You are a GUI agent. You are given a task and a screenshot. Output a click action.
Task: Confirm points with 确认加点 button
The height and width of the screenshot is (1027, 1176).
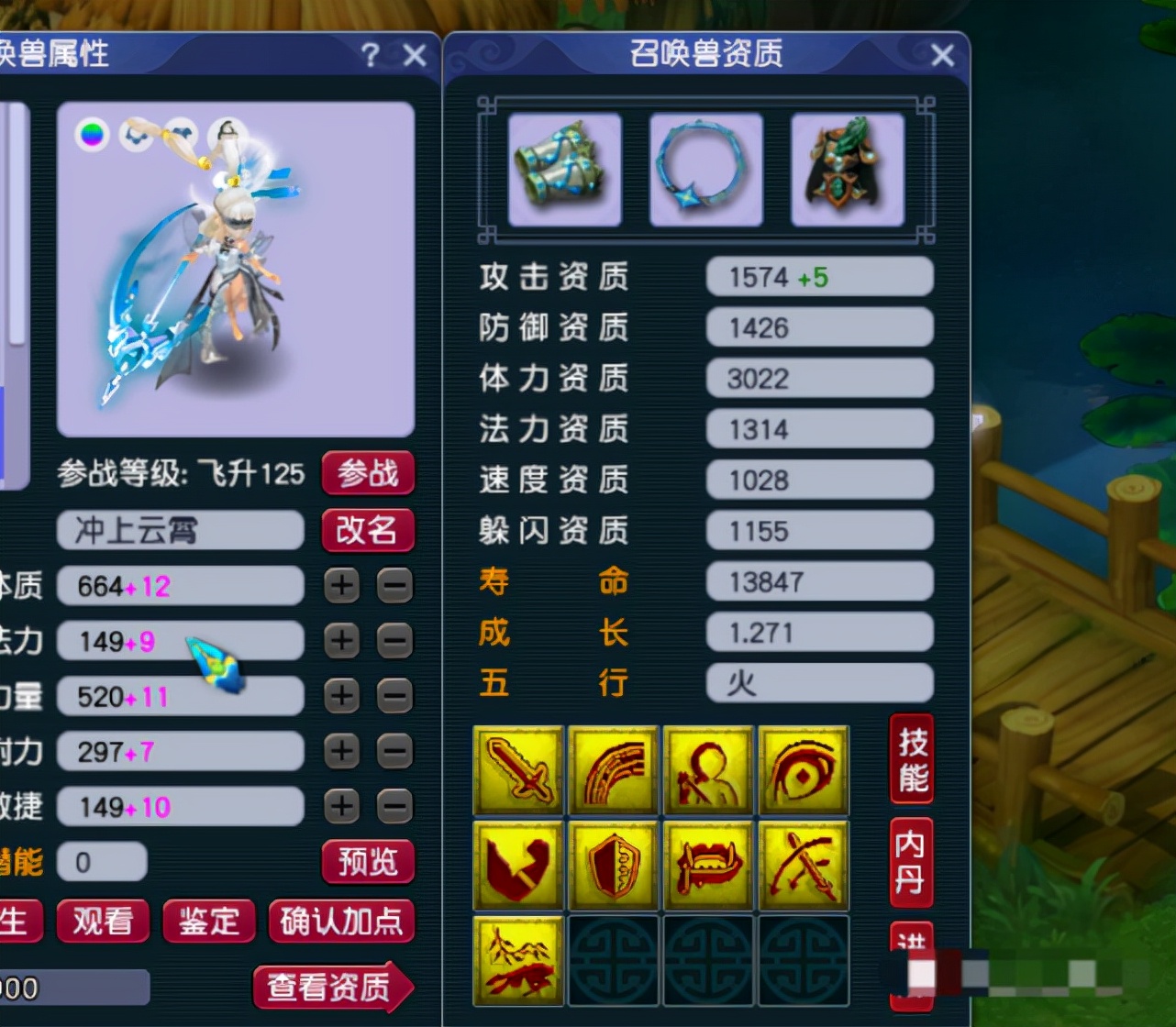coord(341,922)
